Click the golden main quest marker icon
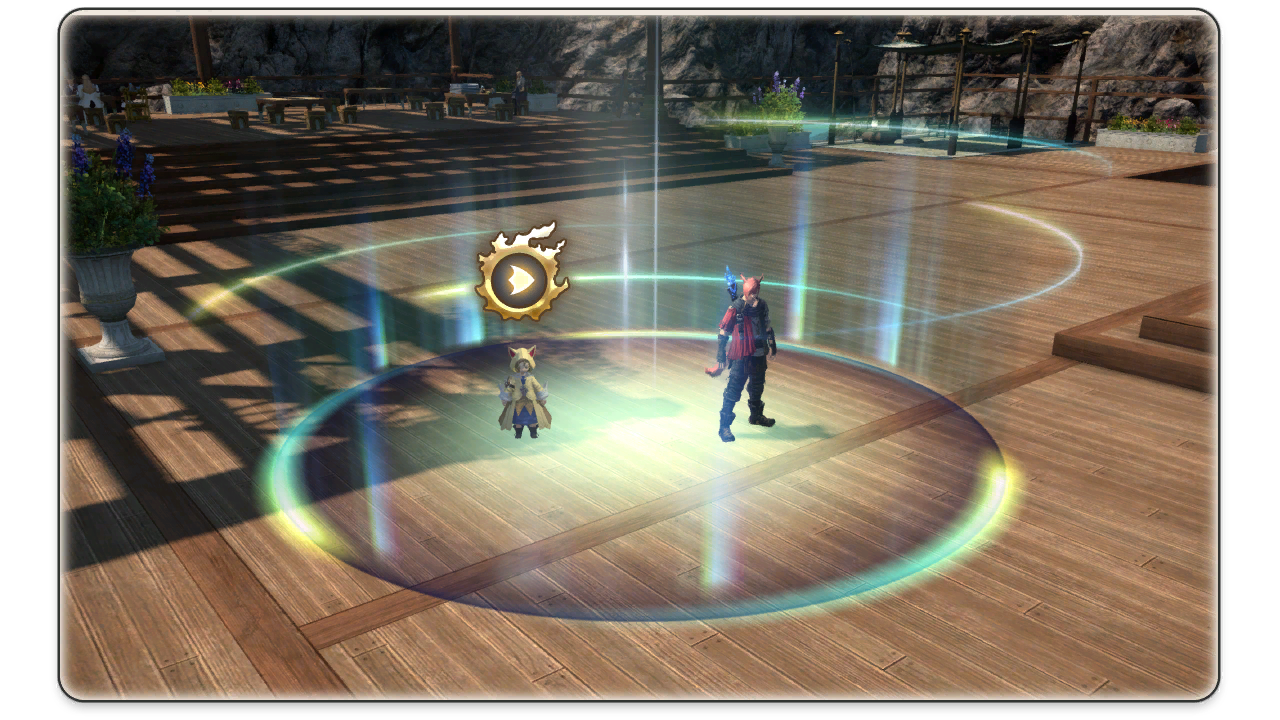 pyautogui.click(x=520, y=277)
